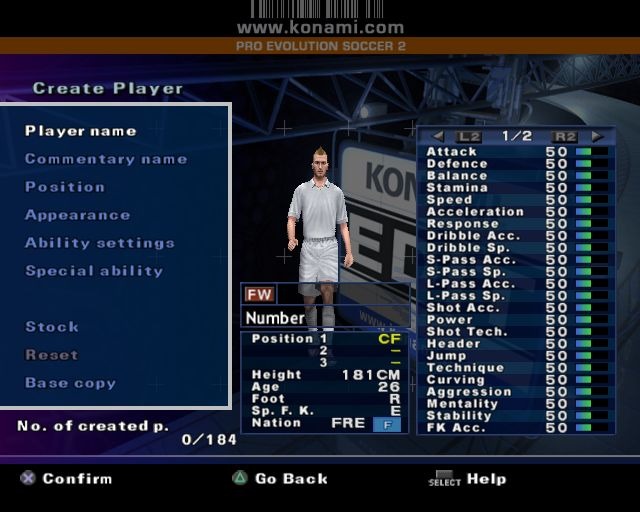Select the Base copy entry

[x=70, y=383]
